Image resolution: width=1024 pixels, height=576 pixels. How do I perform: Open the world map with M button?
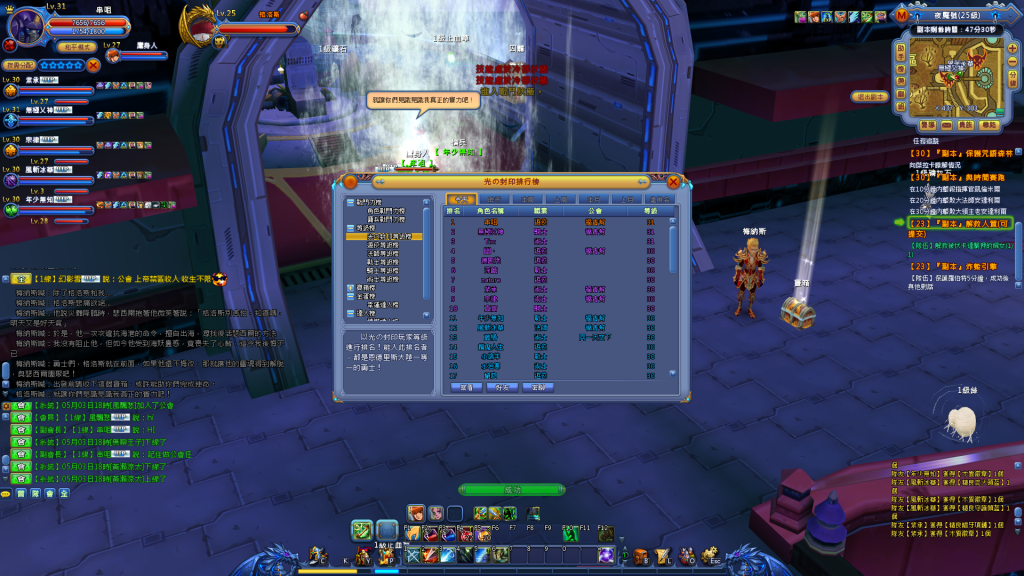point(902,16)
